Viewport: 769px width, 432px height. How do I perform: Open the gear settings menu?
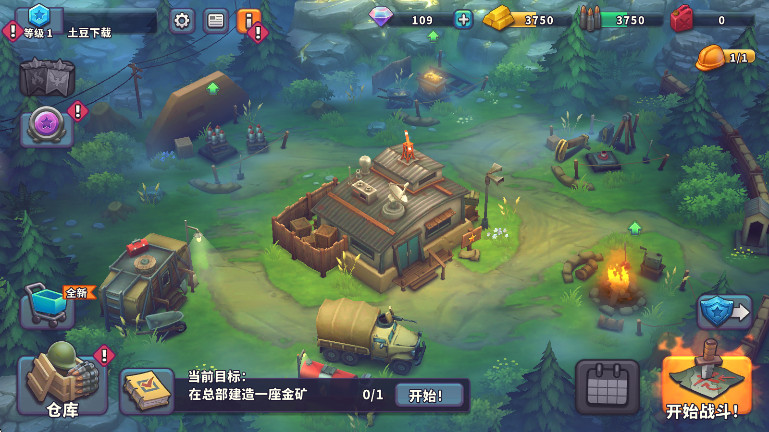point(181,20)
